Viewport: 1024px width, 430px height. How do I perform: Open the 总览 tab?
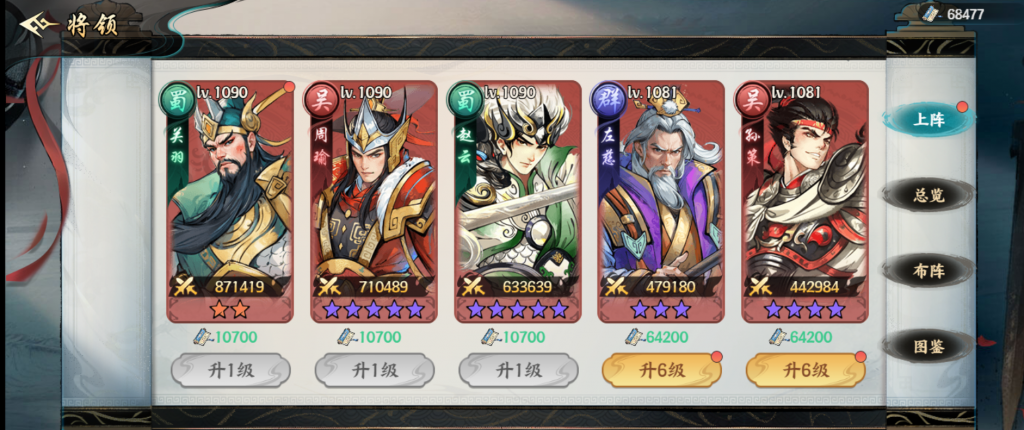927,194
